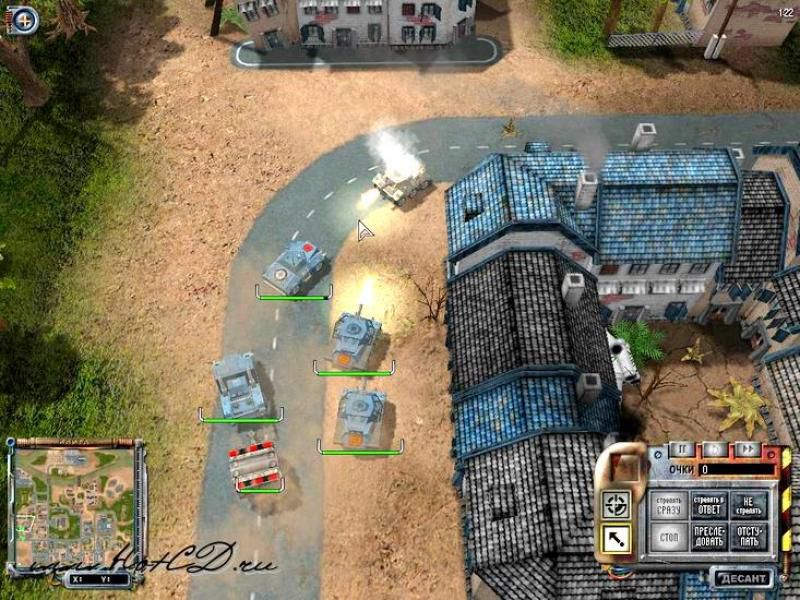
Task: Resume normal speed with the play button
Action: 713,449
